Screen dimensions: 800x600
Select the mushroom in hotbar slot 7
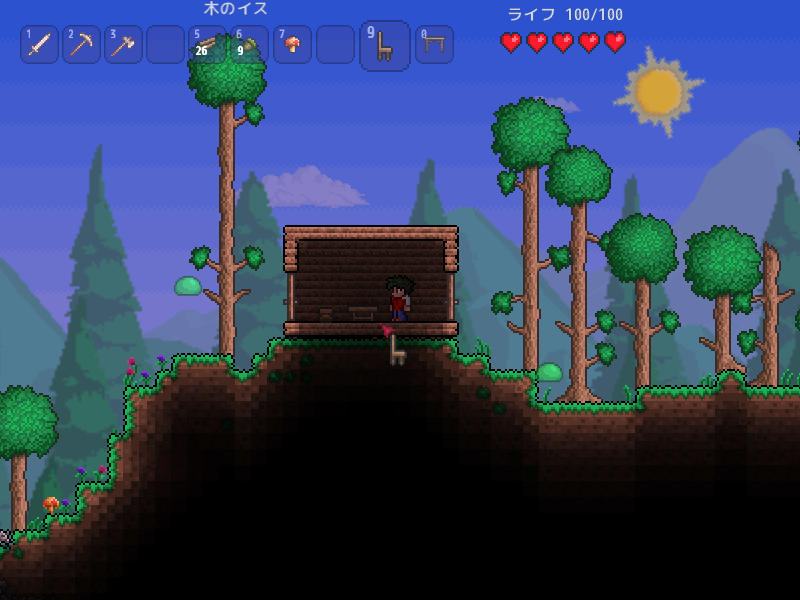tap(292, 45)
